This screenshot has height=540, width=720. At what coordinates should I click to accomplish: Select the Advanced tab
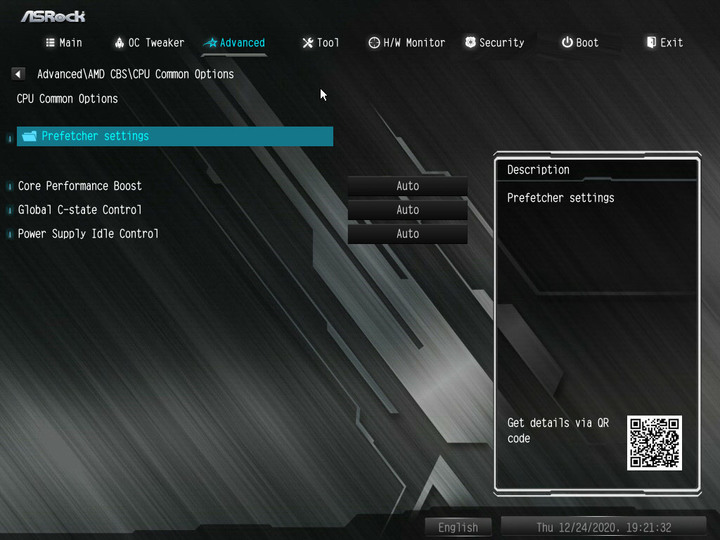[235, 43]
